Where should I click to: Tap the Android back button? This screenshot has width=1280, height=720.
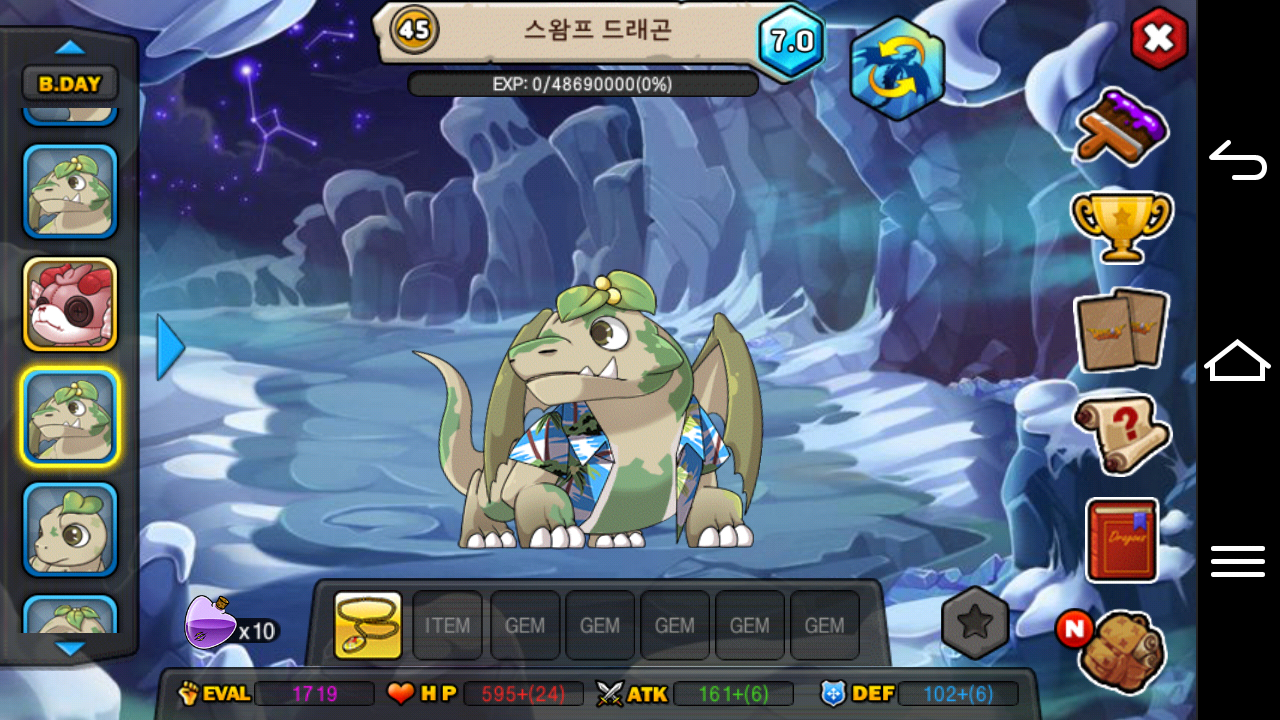pos(1238,160)
